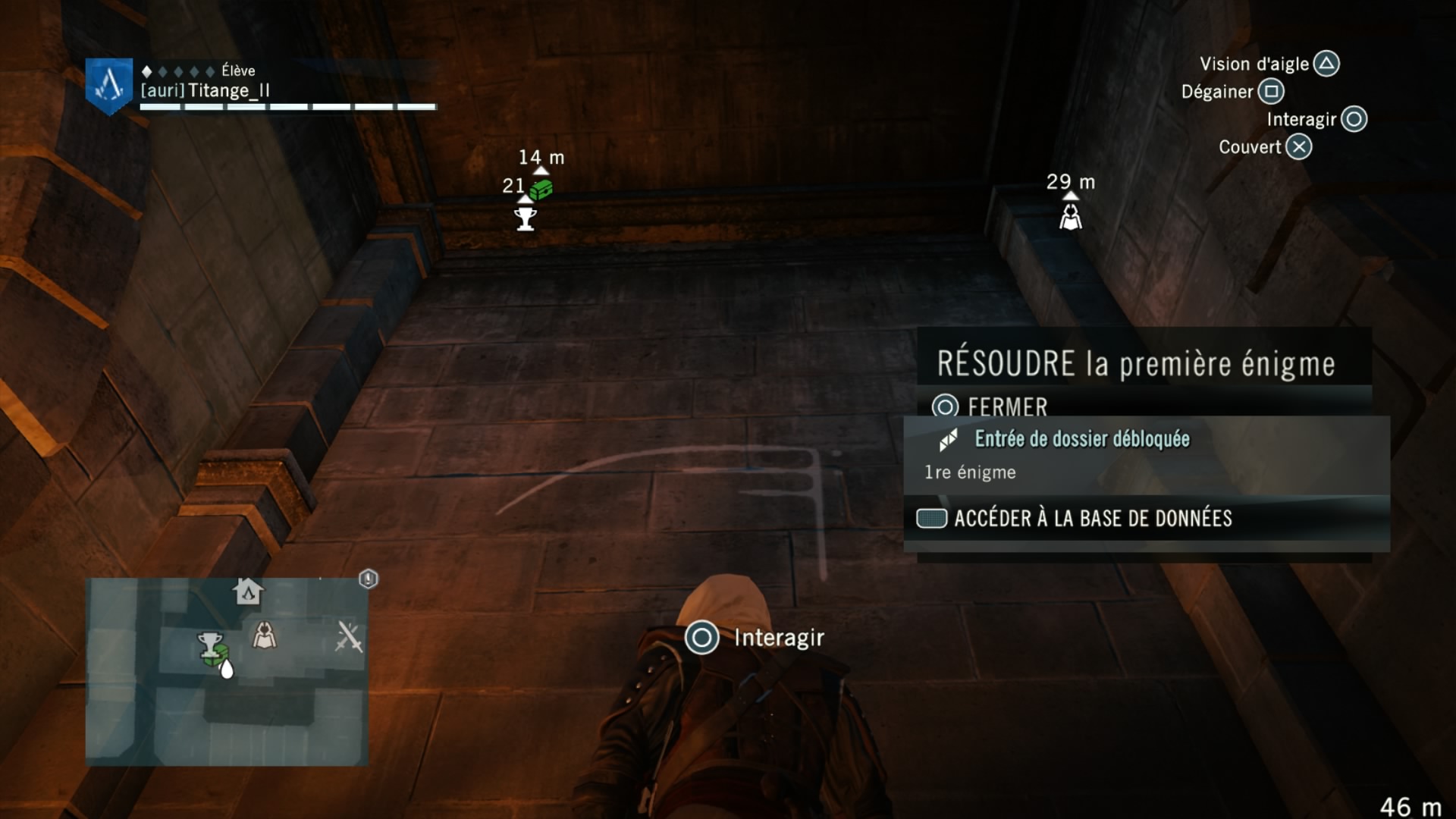The image size is (1456, 819).
Task: Click the alert badge above the minimap
Action: 369,579
